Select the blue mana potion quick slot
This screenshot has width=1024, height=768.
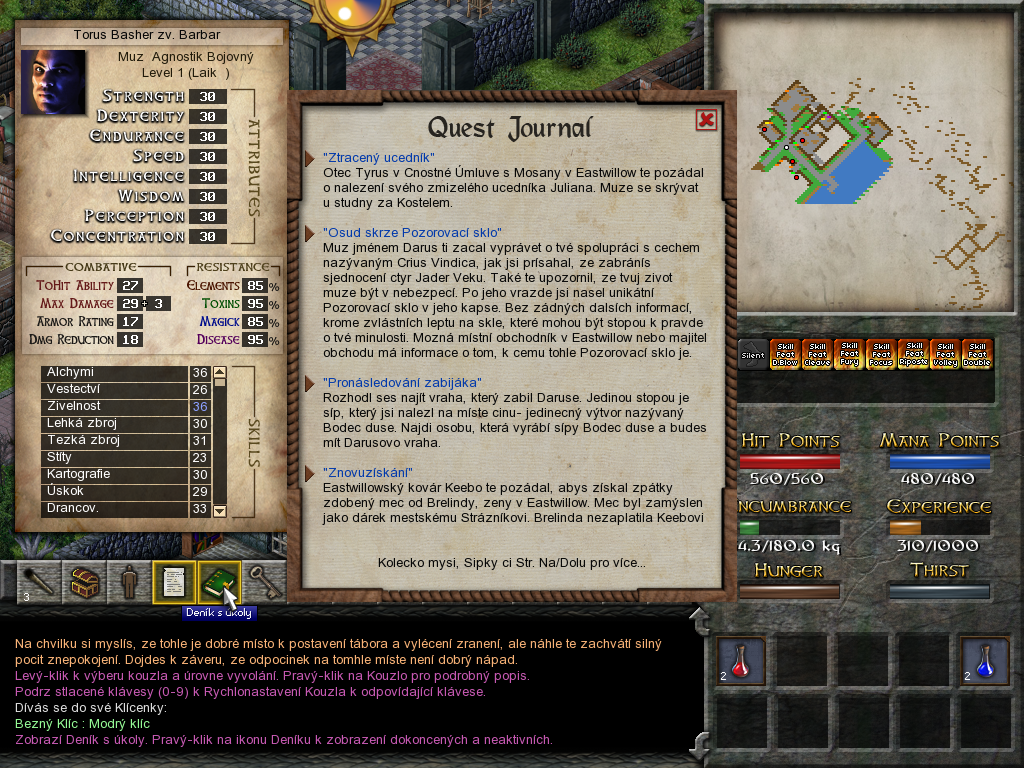click(x=984, y=659)
